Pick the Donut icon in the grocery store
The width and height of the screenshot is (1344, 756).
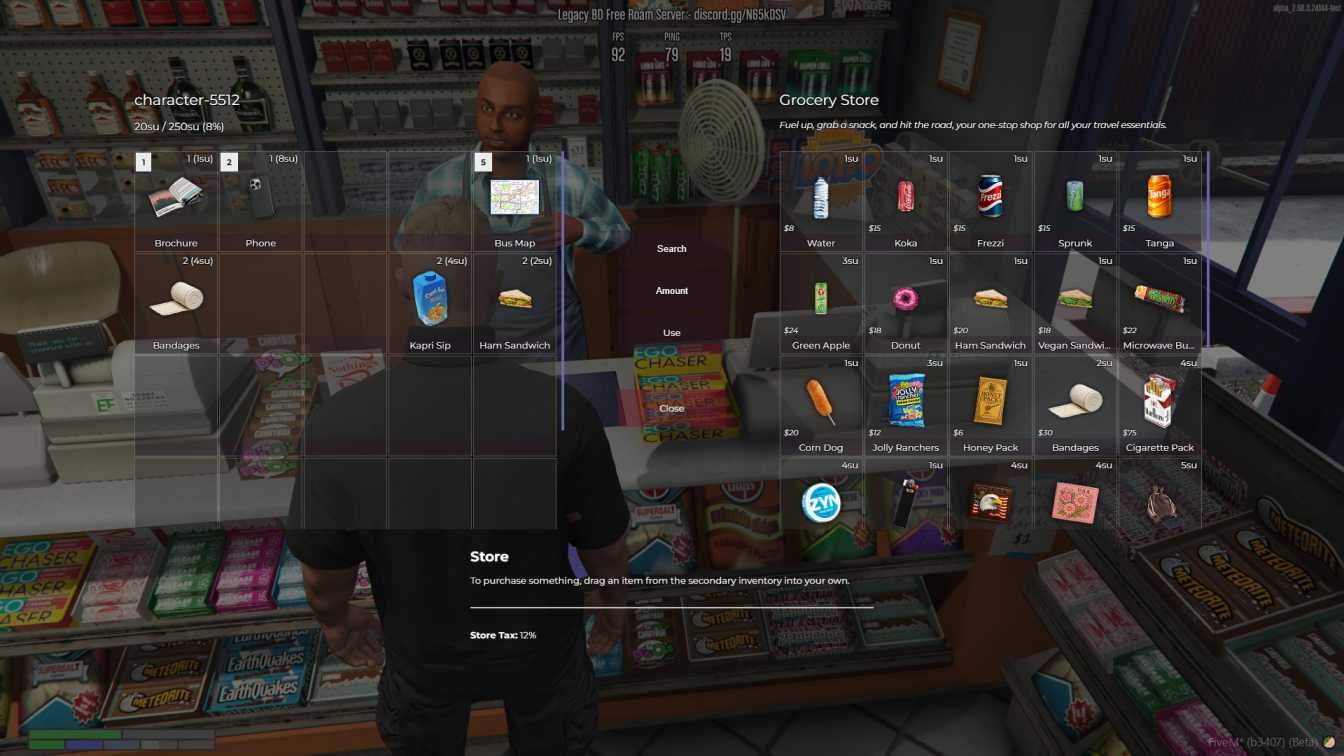905,299
